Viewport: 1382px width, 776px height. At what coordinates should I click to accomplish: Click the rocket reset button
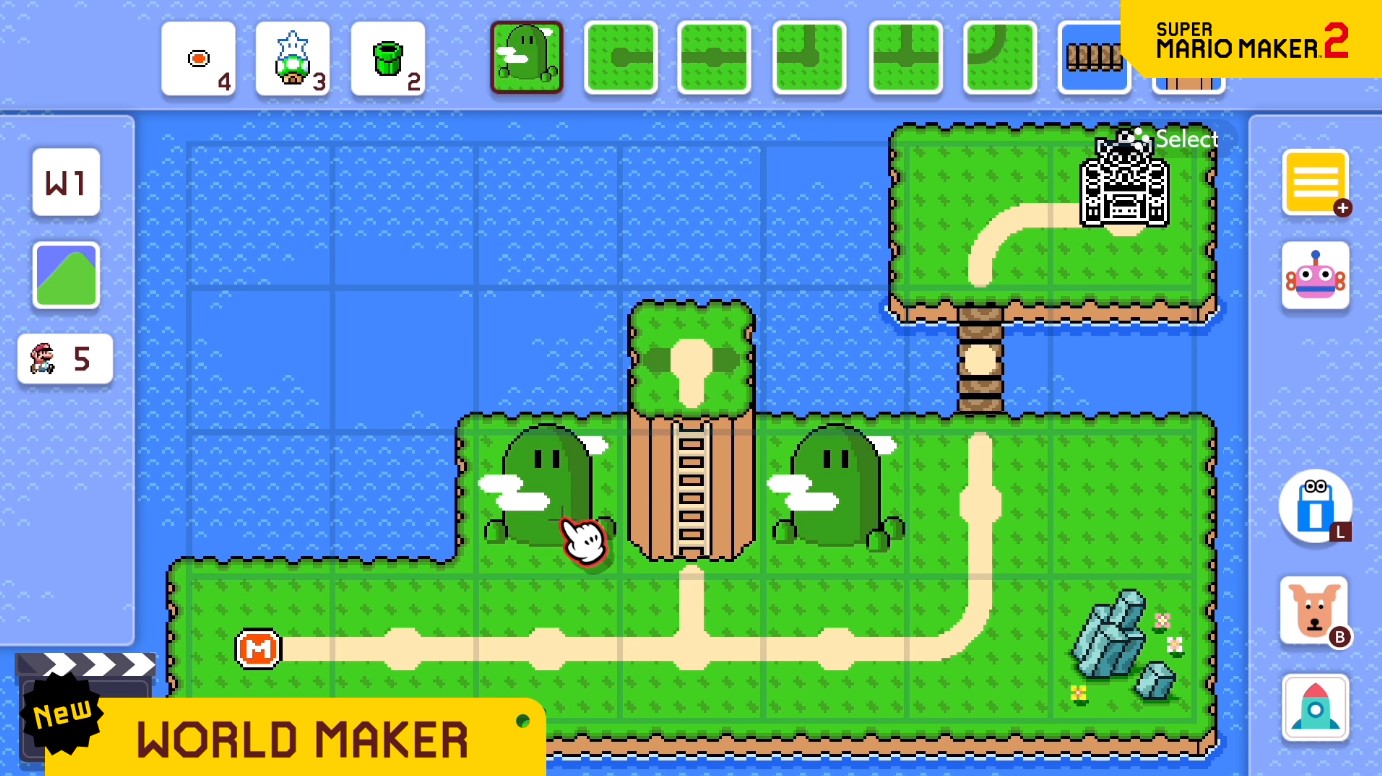1315,707
